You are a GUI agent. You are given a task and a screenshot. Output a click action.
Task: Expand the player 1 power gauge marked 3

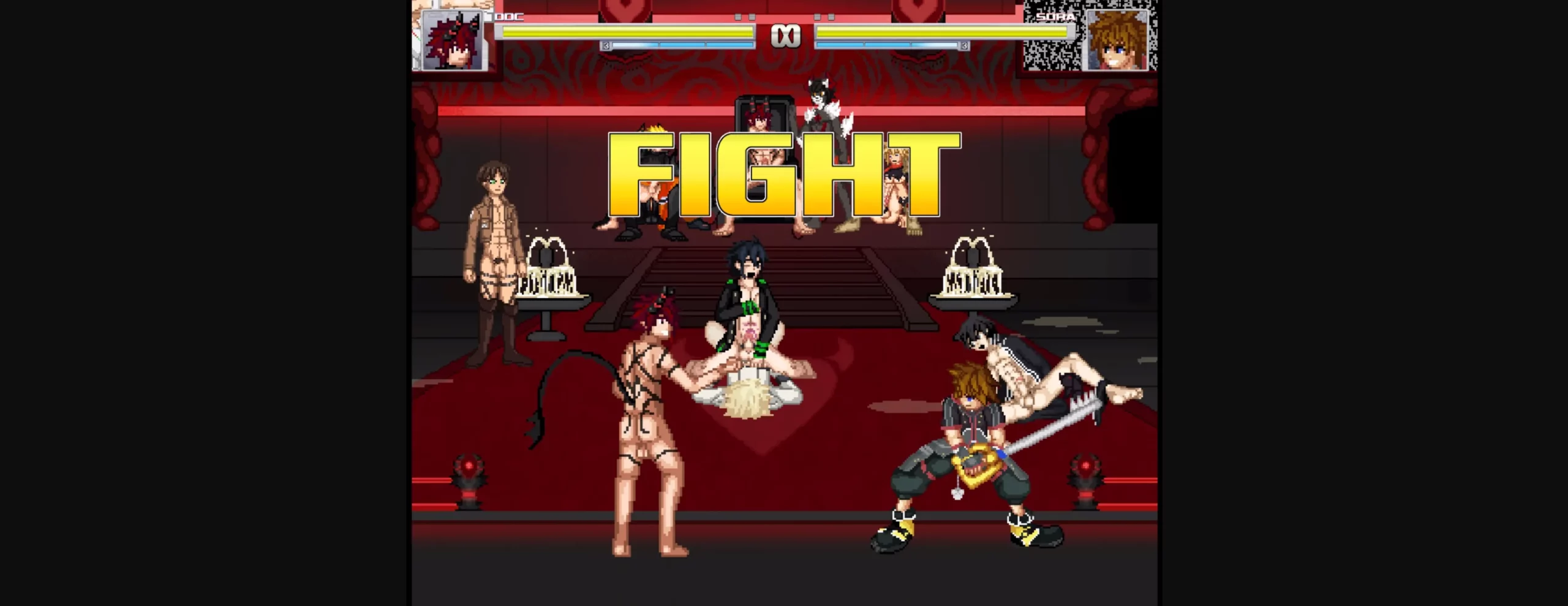click(605, 45)
